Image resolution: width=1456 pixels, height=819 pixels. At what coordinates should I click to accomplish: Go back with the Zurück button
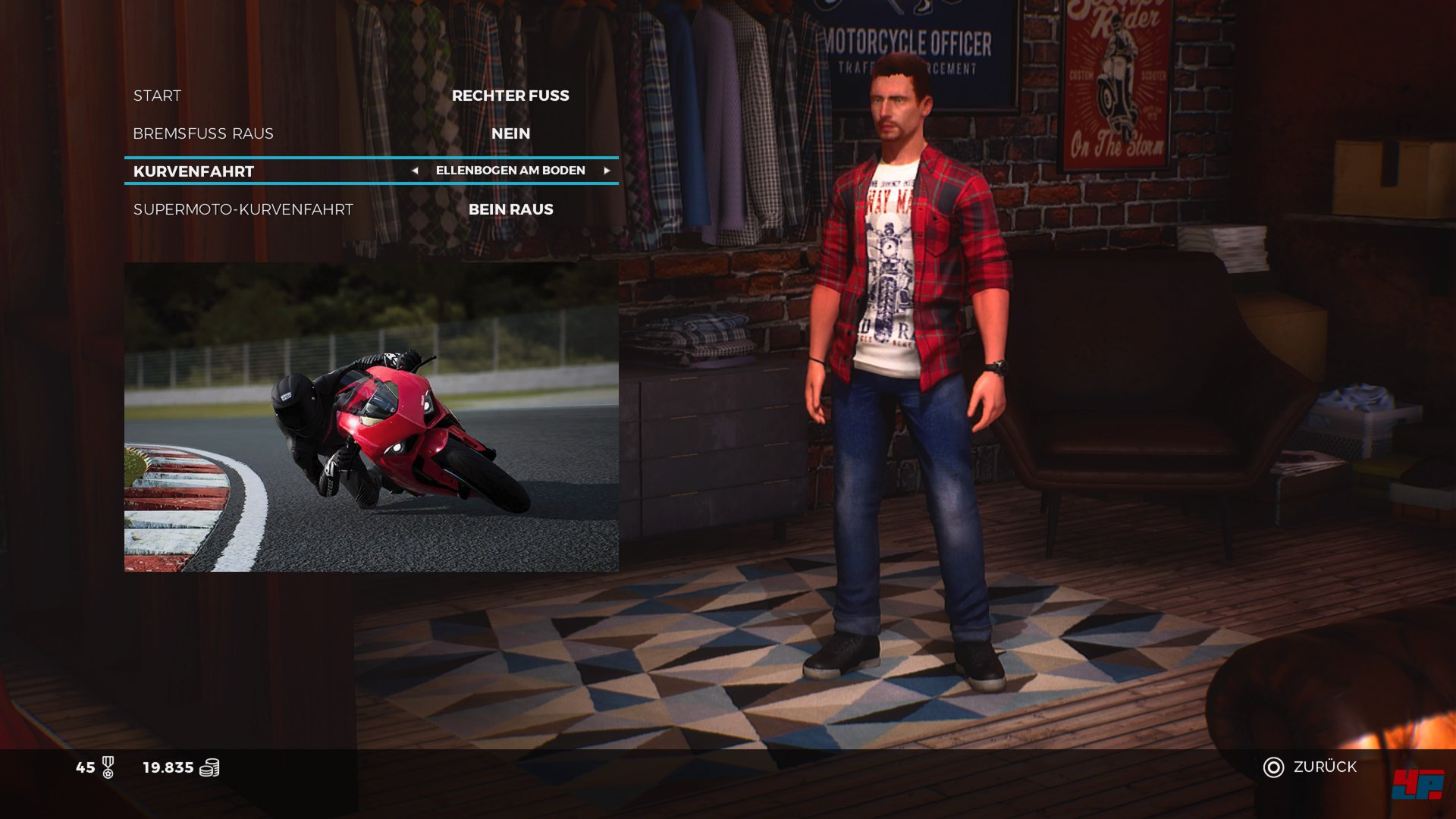1310,767
